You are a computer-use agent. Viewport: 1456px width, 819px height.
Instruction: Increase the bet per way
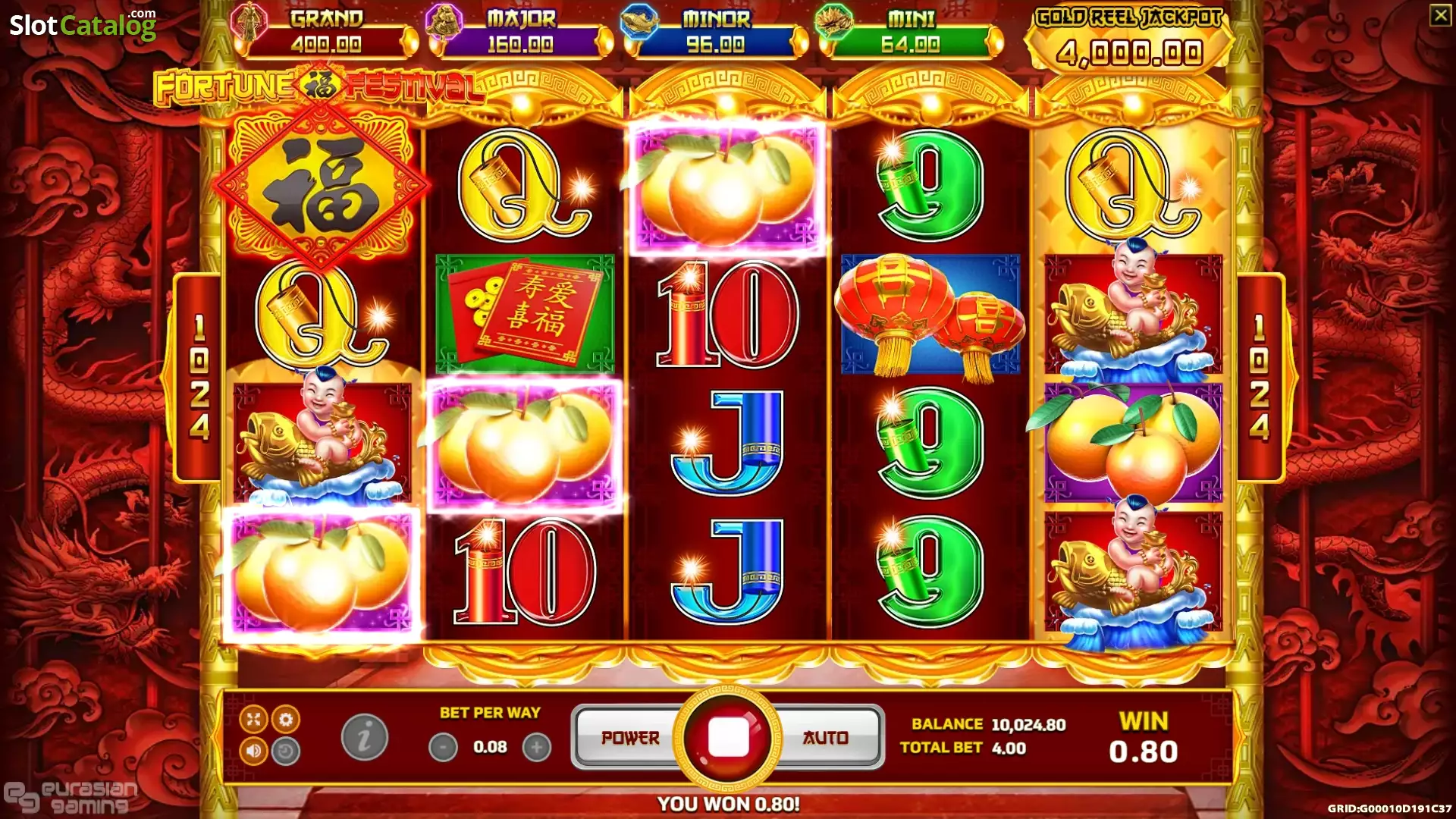(x=537, y=748)
